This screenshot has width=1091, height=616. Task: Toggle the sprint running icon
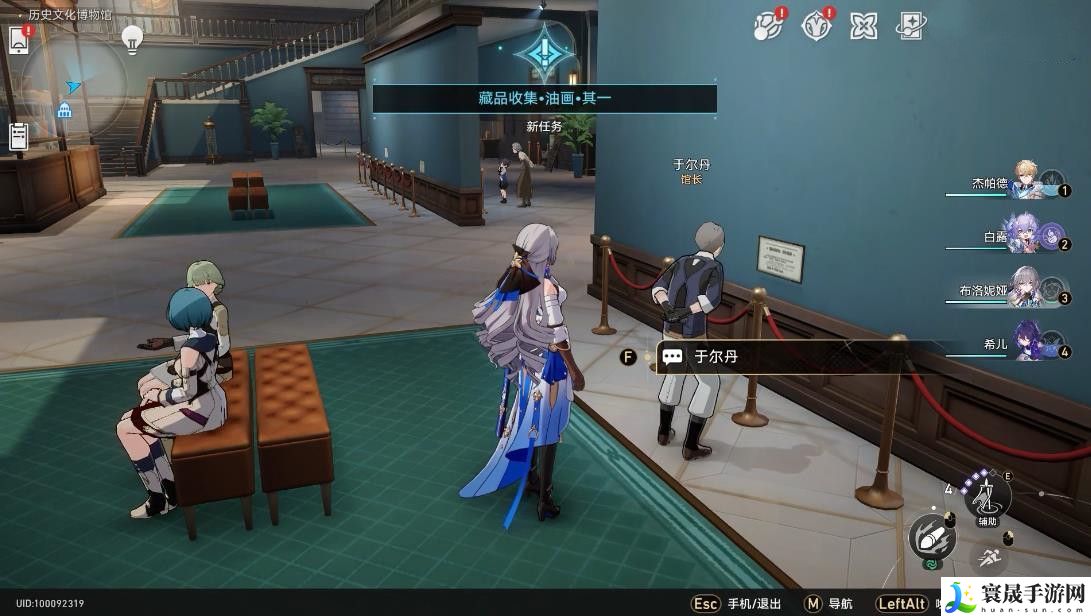(x=987, y=557)
